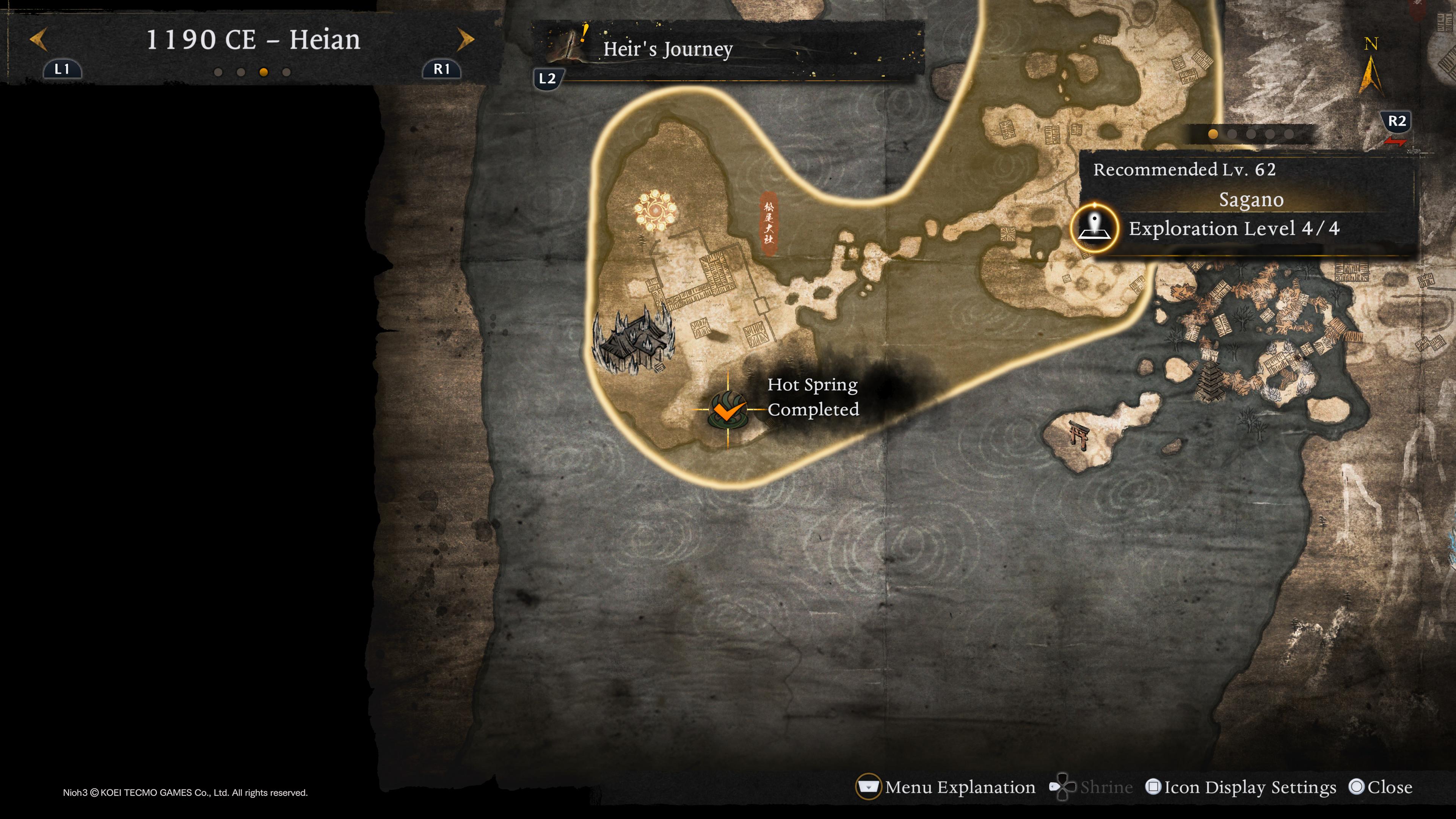
Task: Close the map screen
Action: (1380, 787)
